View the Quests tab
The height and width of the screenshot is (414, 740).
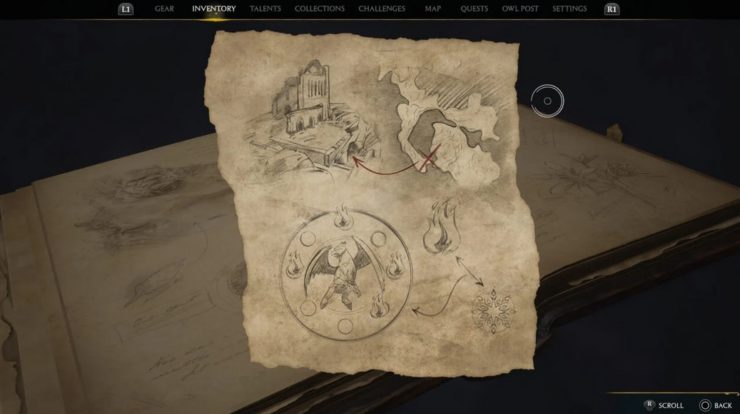coord(474,9)
